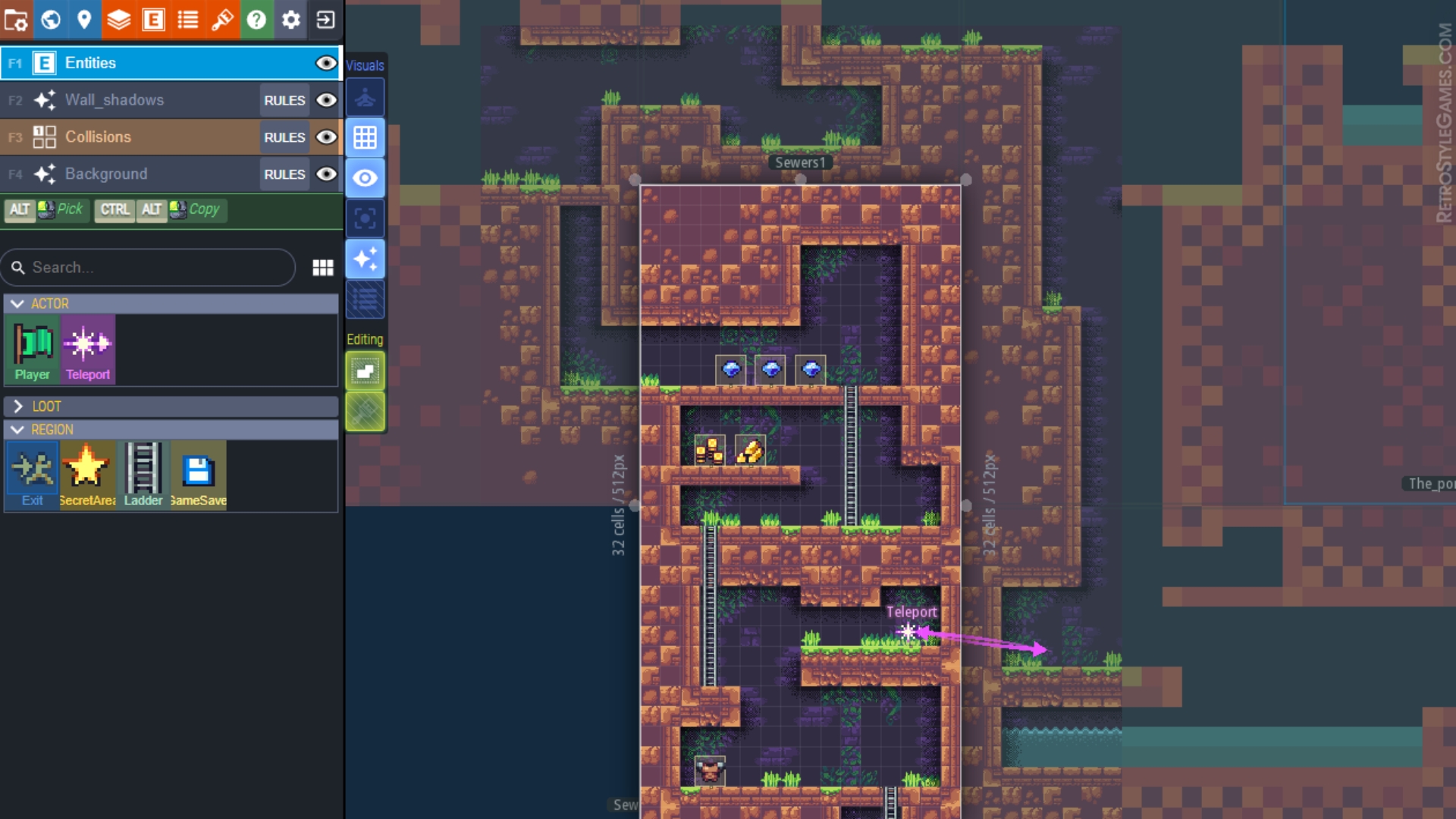
Task: Toggle the eye icon in the Visuals panel
Action: [366, 178]
